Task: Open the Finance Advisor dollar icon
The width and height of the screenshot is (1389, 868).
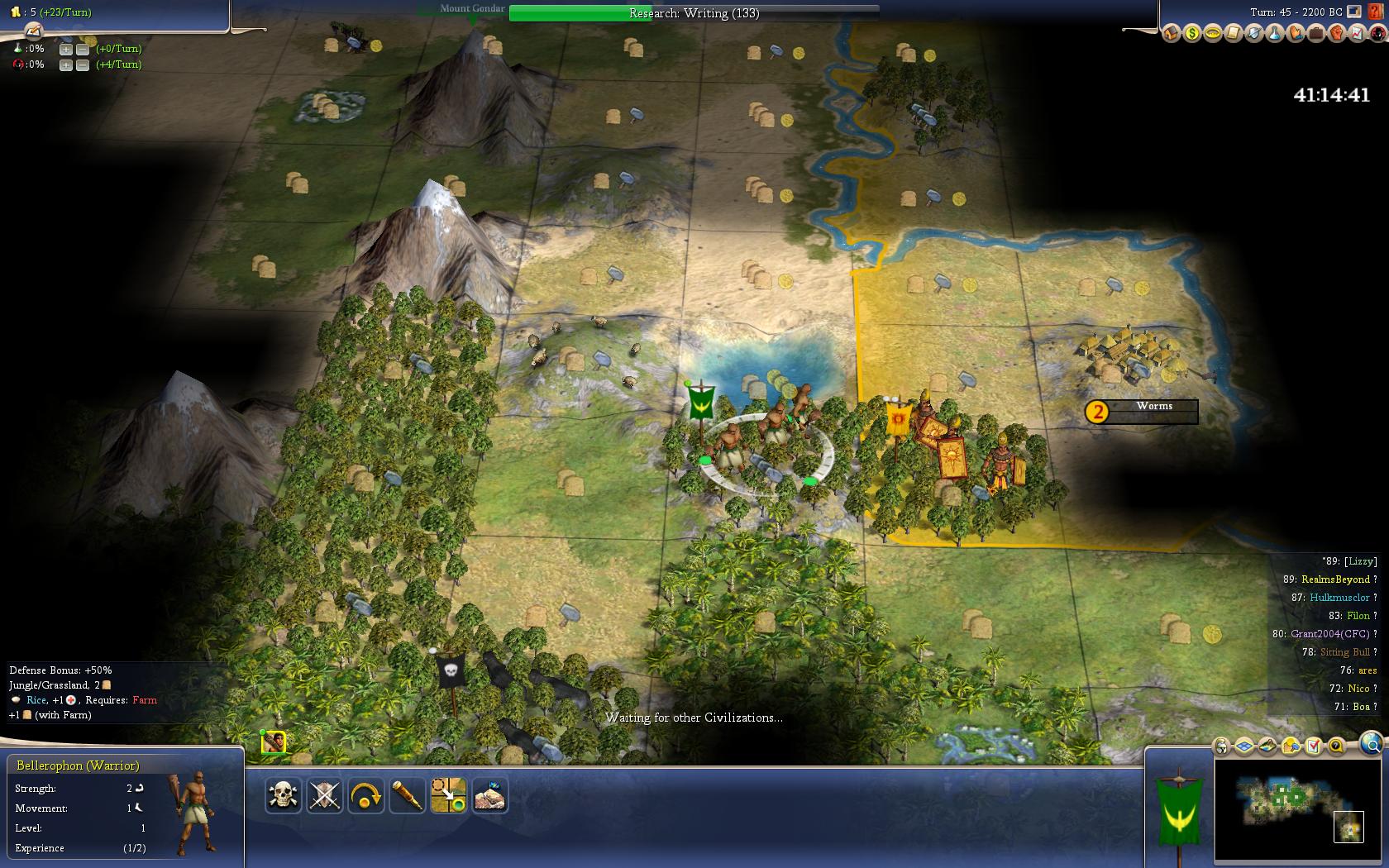Action: click(x=1192, y=34)
